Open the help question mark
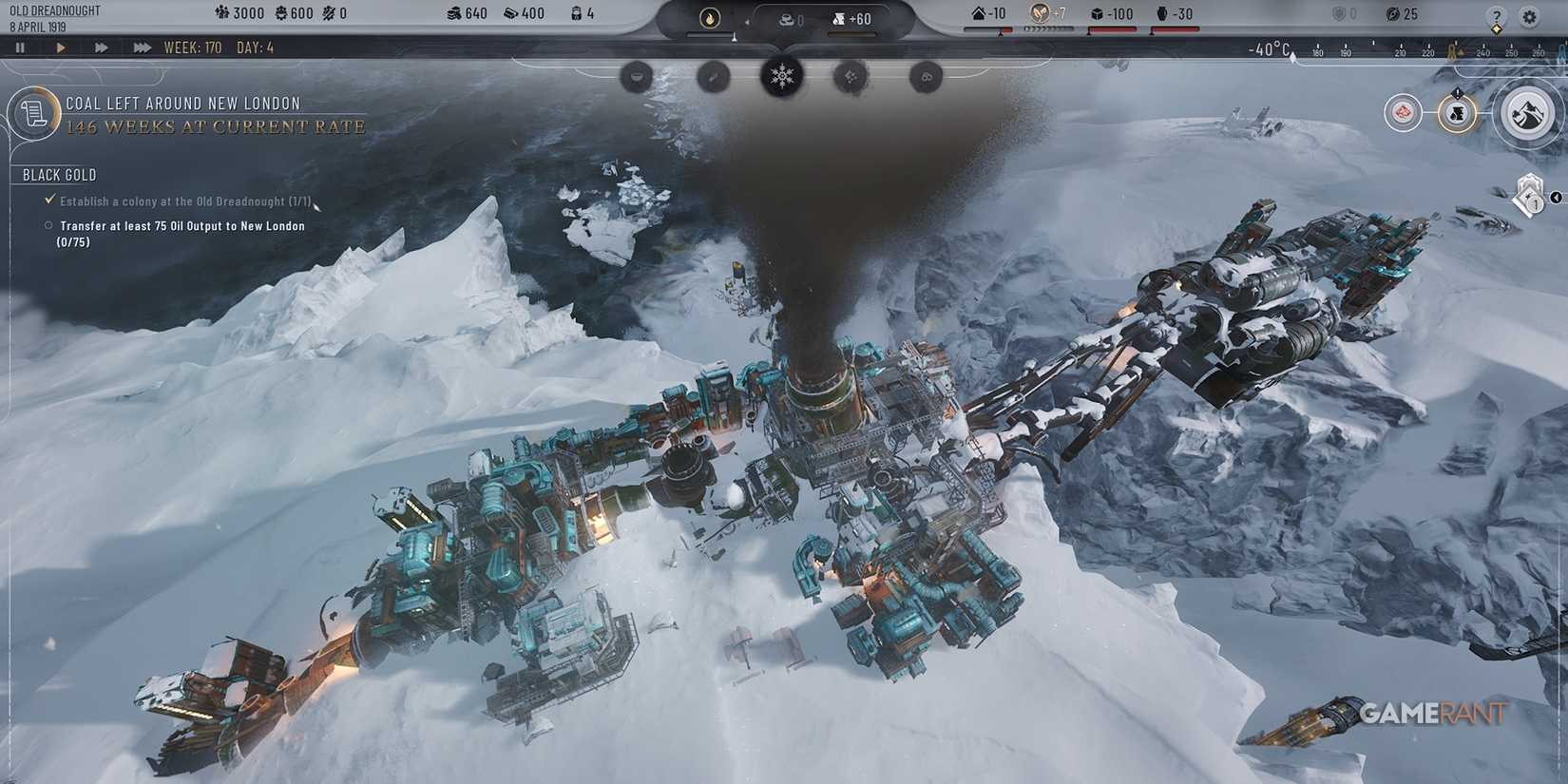 click(1496, 15)
